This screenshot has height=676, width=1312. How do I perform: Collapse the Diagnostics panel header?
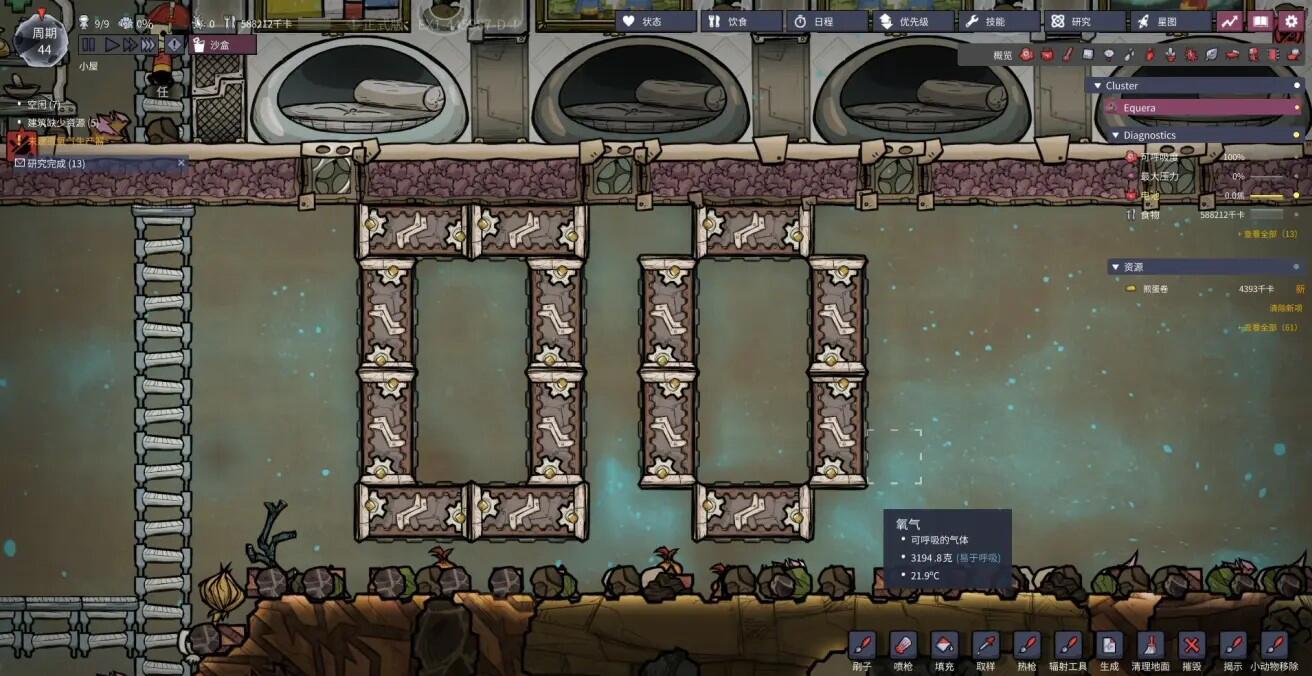coord(1150,135)
